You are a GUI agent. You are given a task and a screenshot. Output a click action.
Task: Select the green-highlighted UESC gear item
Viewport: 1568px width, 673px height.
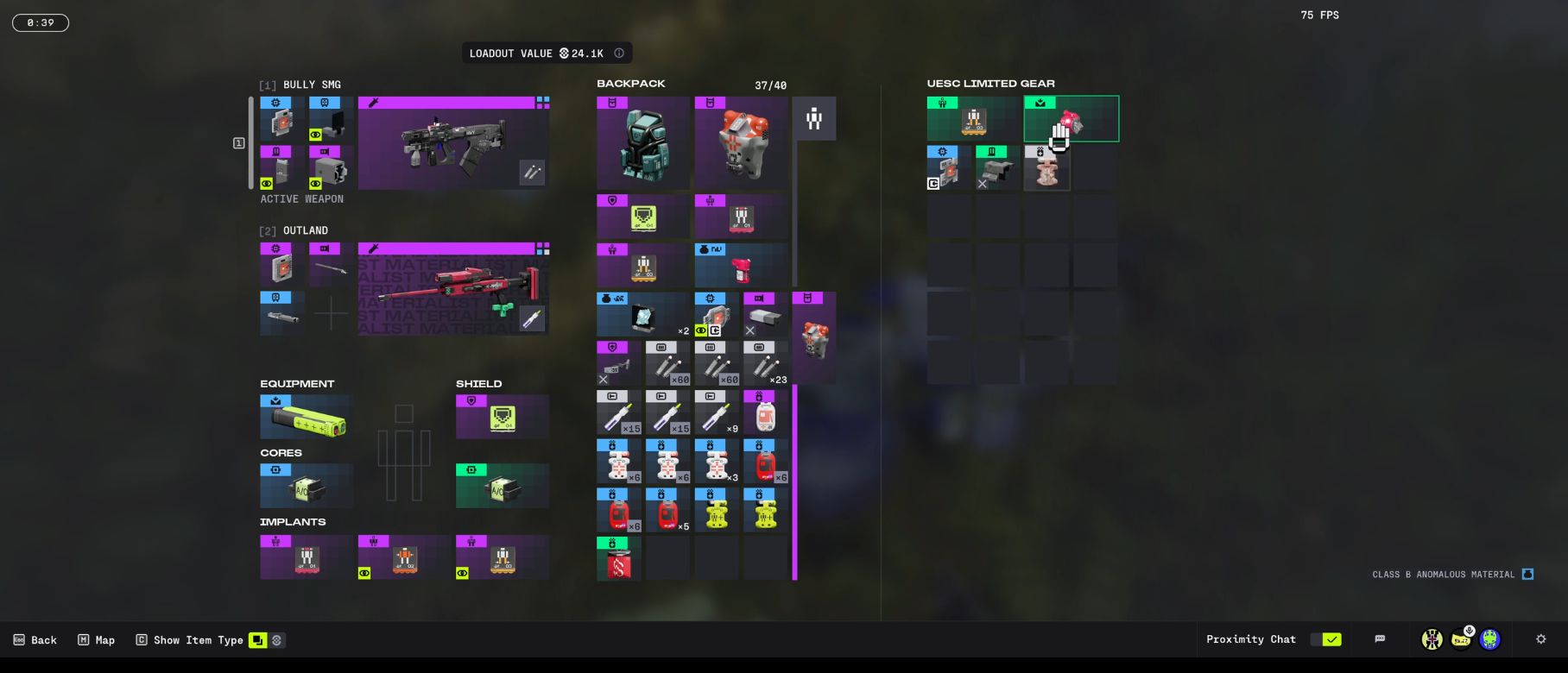tap(1071, 119)
